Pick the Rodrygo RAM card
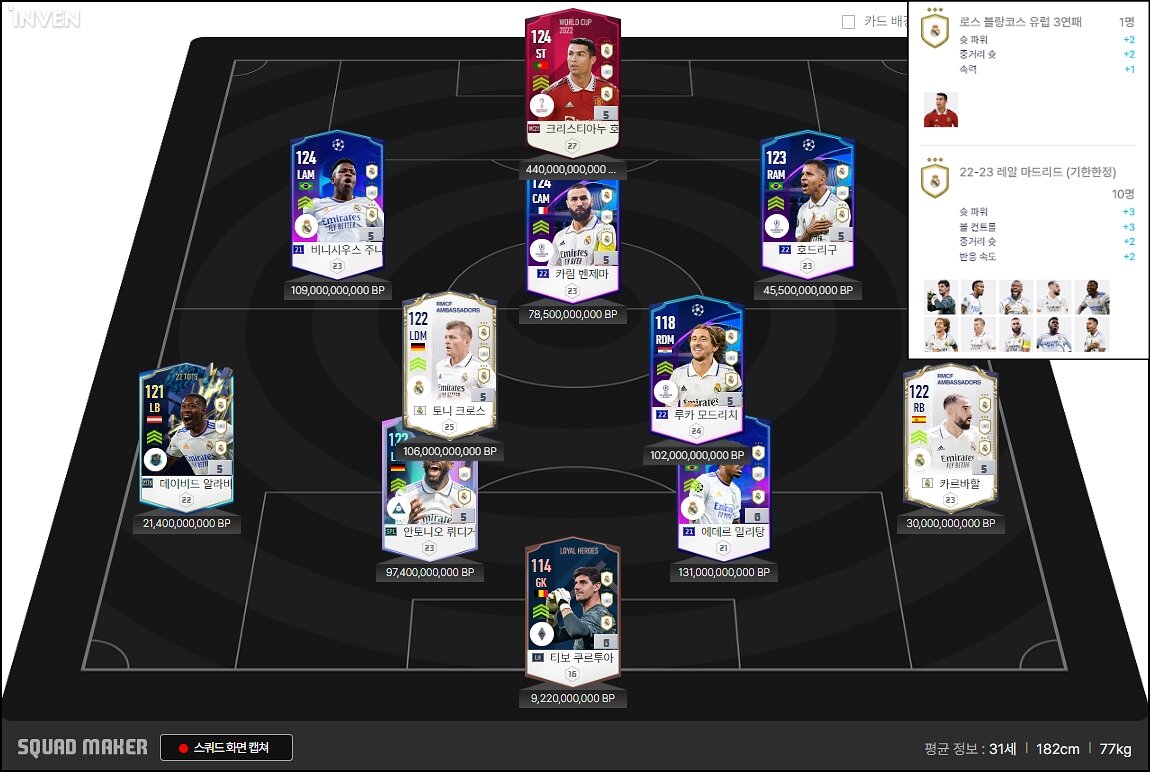 pyautogui.click(x=808, y=200)
